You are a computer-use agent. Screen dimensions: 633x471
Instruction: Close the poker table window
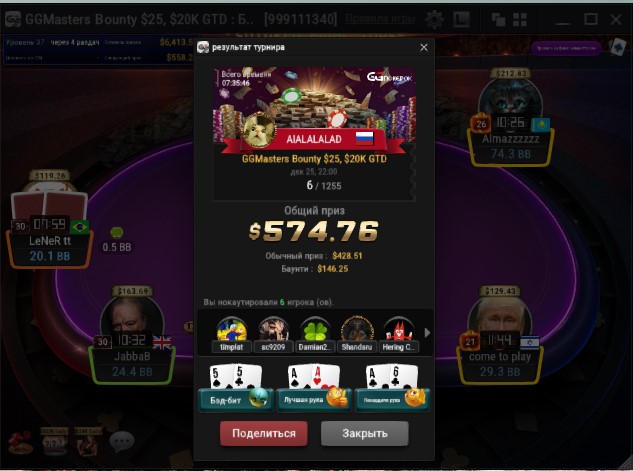pyautogui.click(x=616, y=19)
